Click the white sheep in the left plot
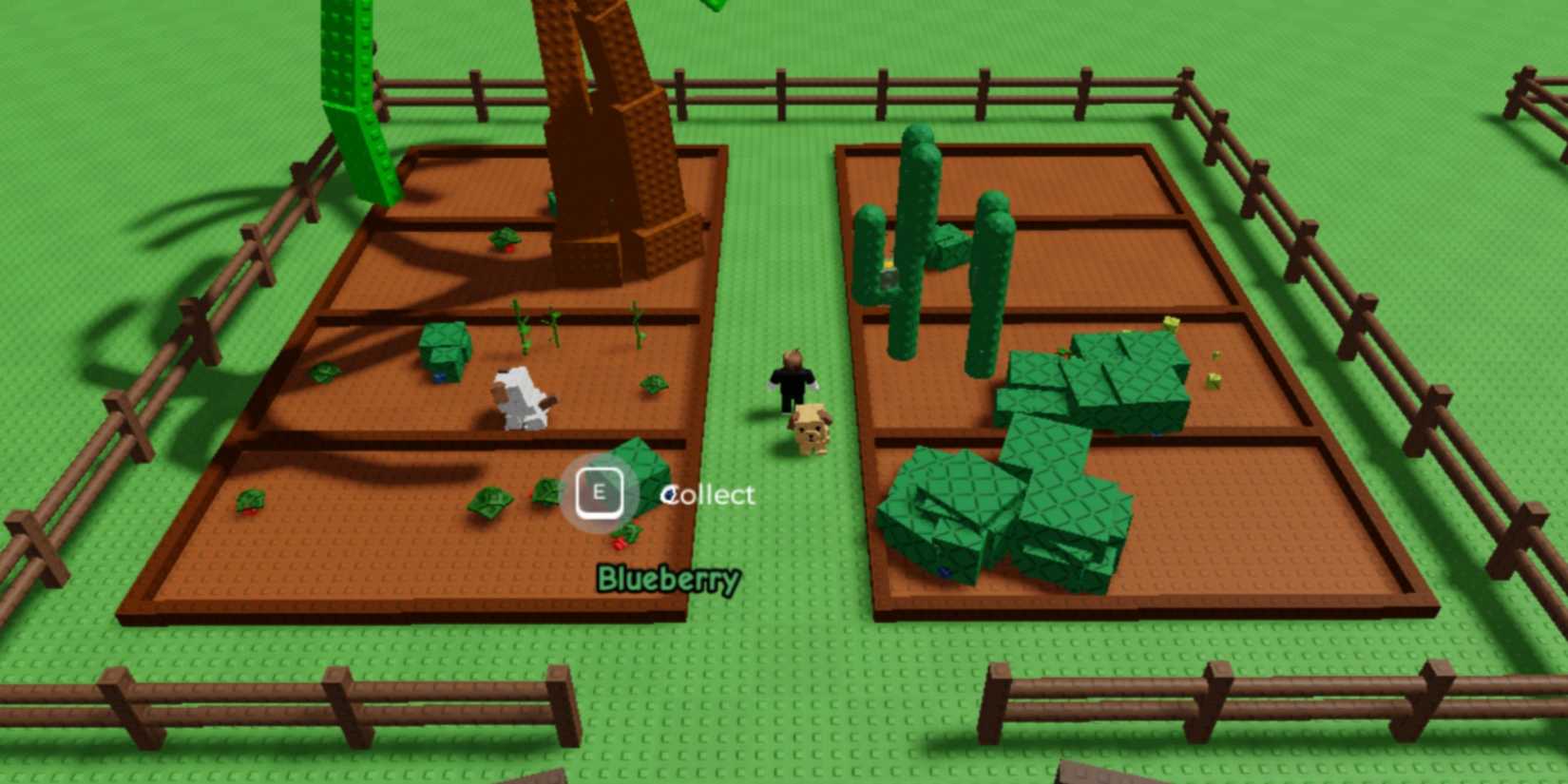This screenshot has width=1568, height=784. coord(518,399)
